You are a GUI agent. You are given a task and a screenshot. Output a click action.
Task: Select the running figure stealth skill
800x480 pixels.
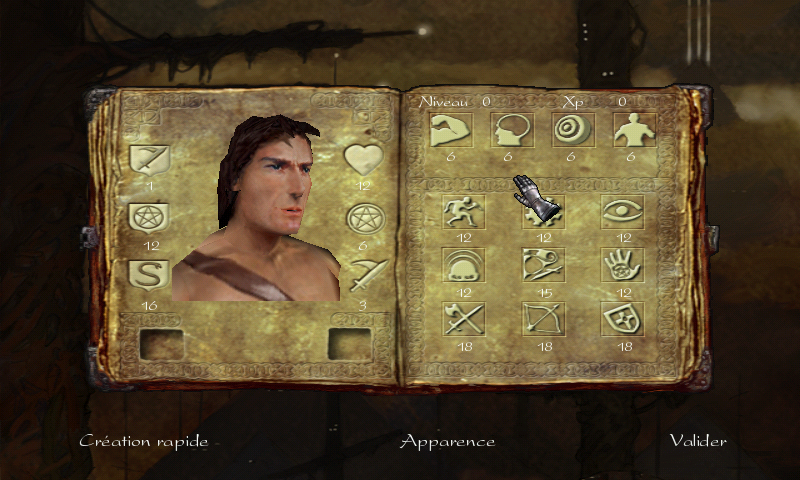463,212
